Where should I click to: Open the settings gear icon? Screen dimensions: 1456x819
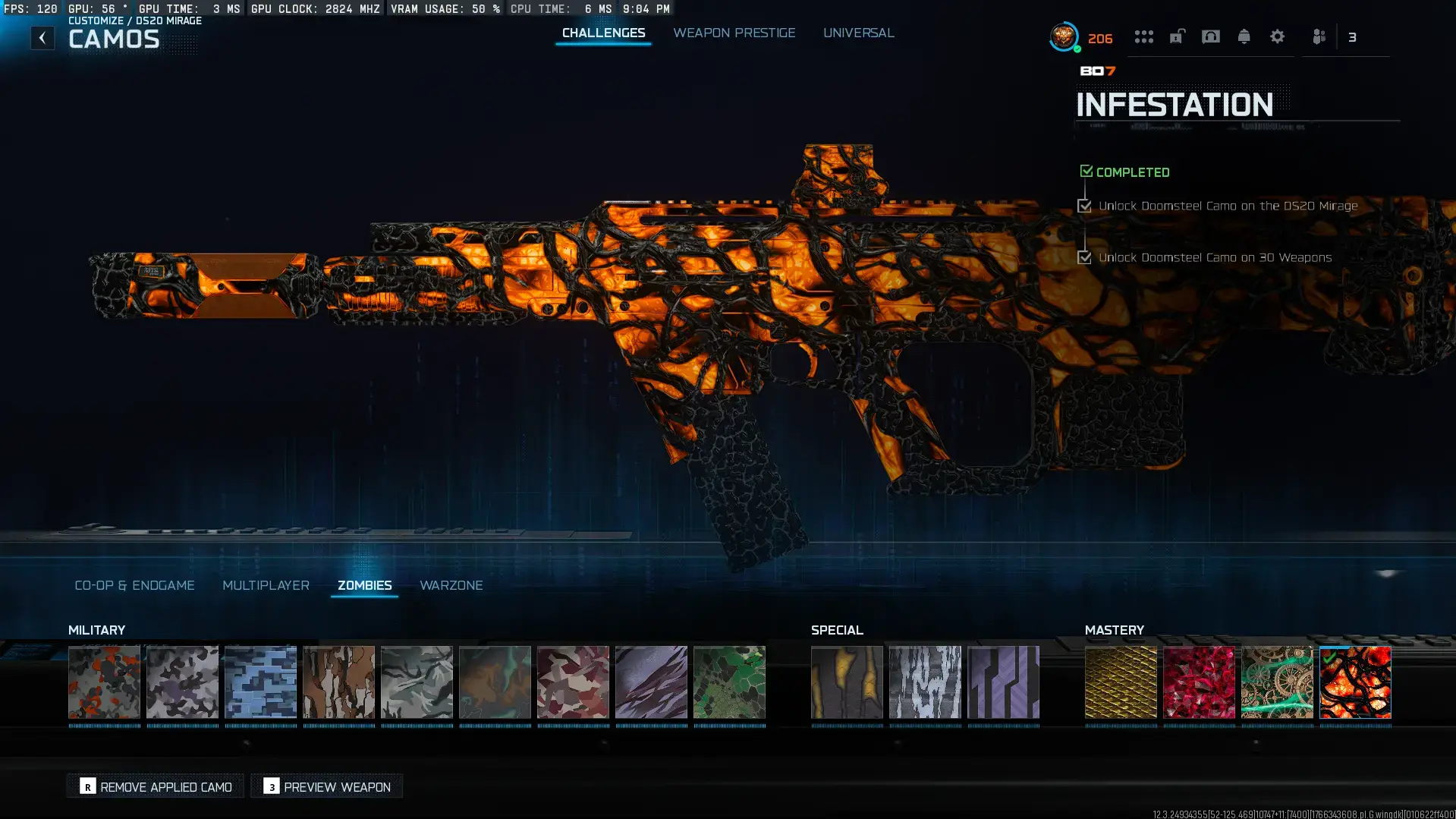click(x=1278, y=36)
